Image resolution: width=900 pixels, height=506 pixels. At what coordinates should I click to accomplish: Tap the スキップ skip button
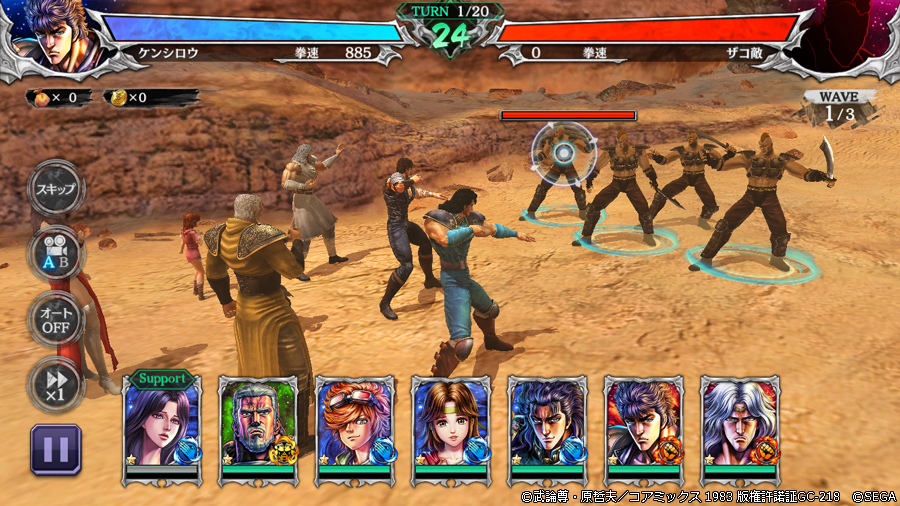(x=55, y=188)
